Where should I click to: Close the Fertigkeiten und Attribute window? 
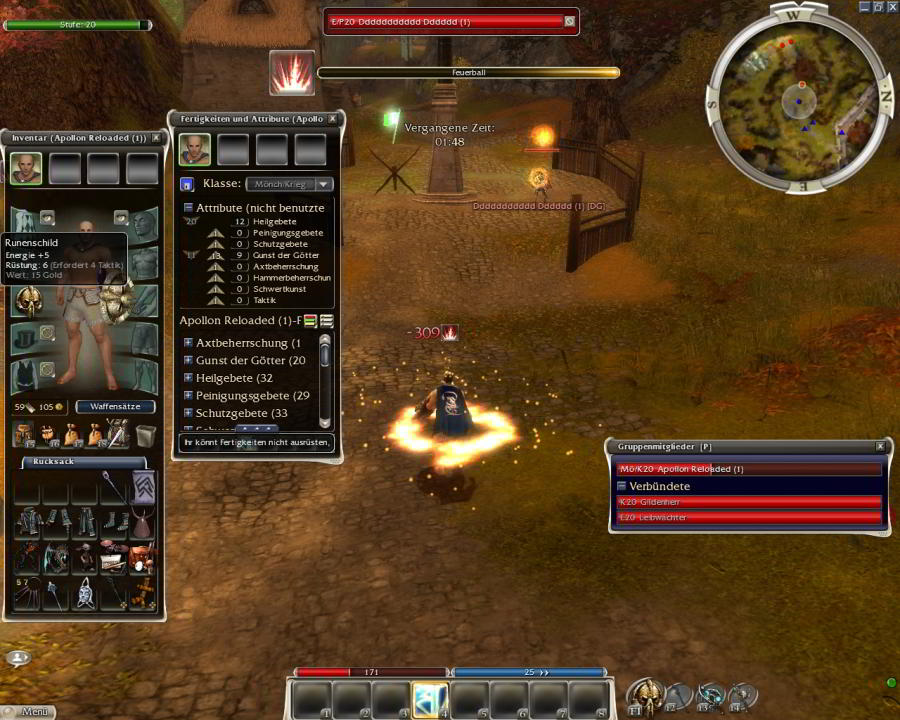coord(333,119)
